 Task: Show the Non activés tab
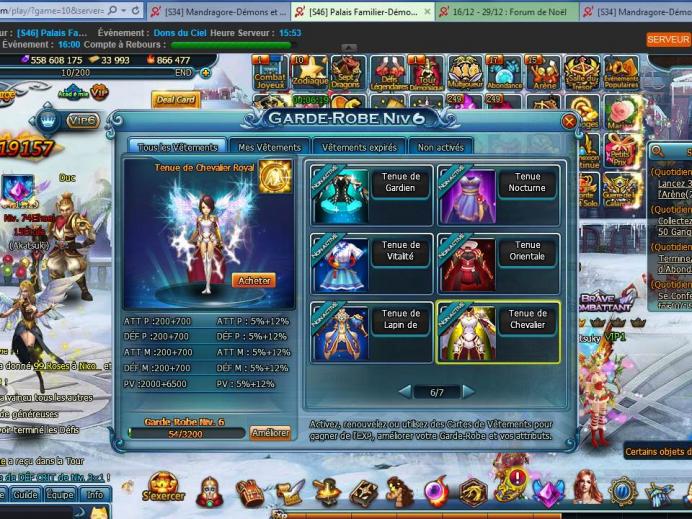tap(440, 147)
